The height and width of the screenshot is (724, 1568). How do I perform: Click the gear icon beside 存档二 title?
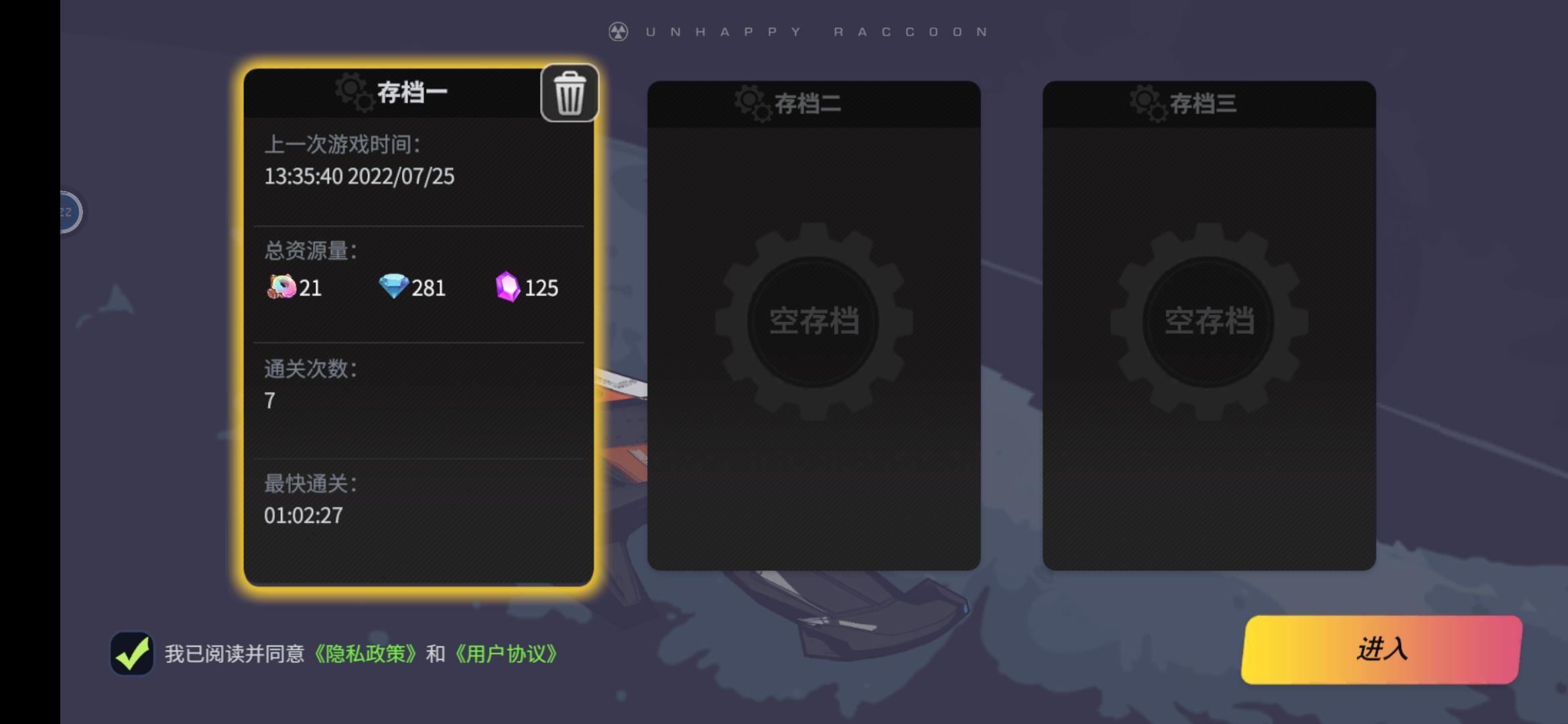click(752, 103)
